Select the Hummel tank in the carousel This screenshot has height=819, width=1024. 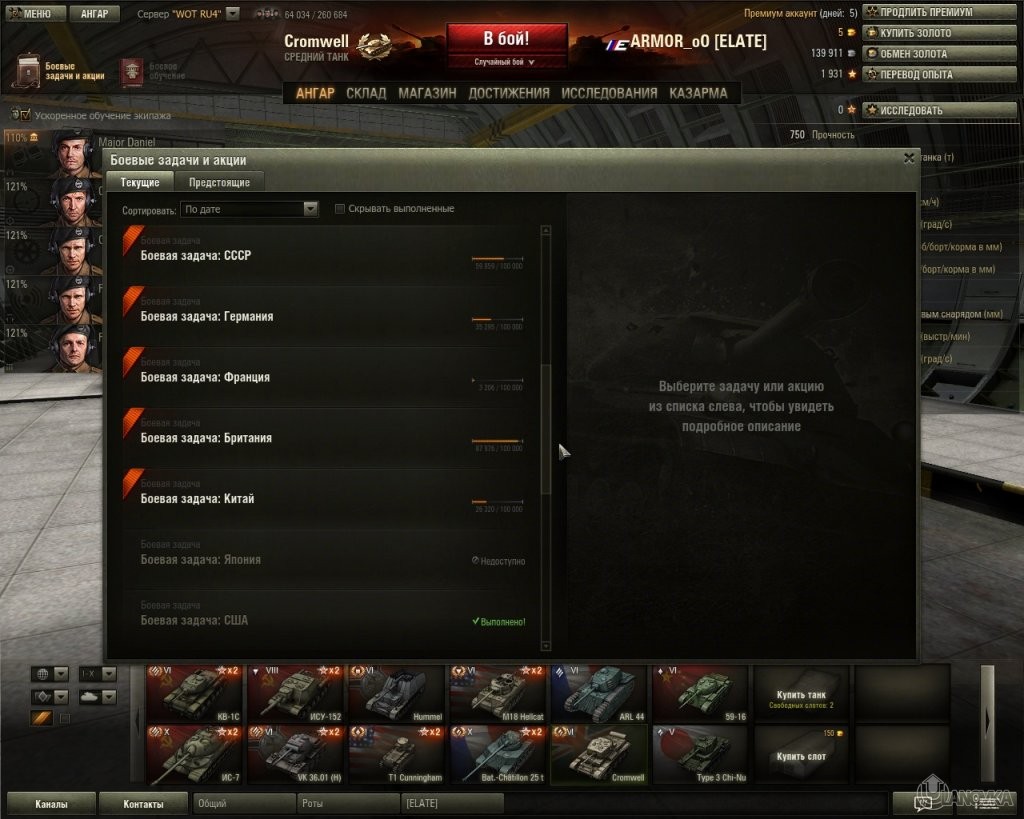click(x=396, y=692)
